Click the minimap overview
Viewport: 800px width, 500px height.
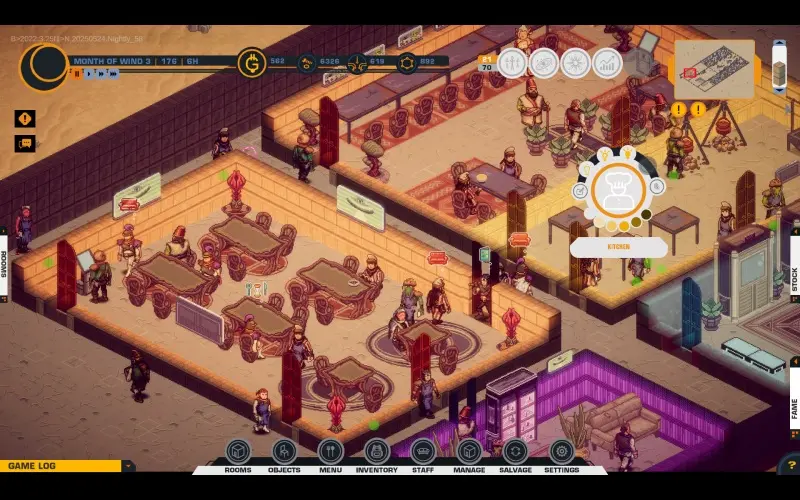[x=714, y=69]
